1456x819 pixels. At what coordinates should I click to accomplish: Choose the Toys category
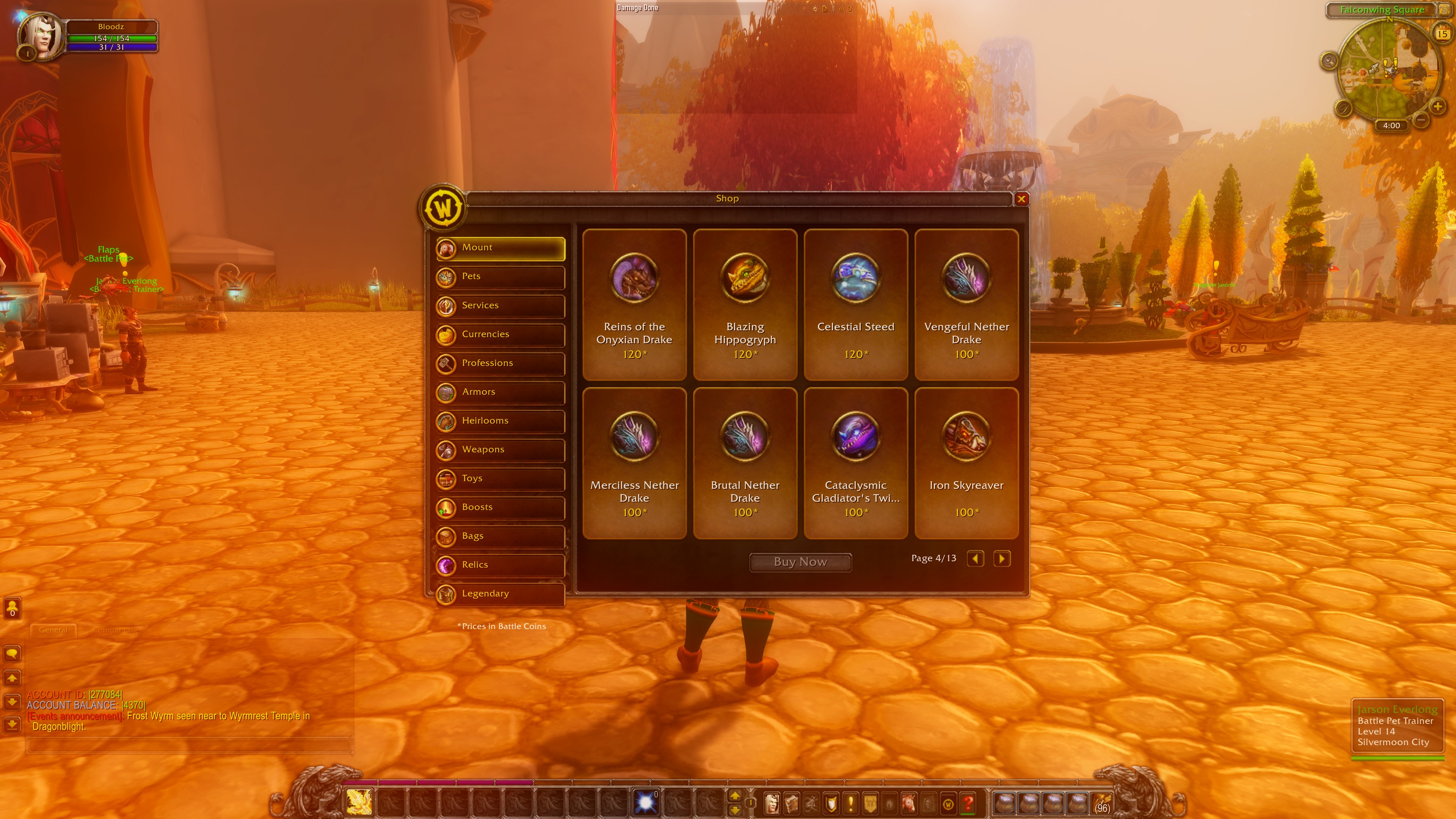[500, 479]
